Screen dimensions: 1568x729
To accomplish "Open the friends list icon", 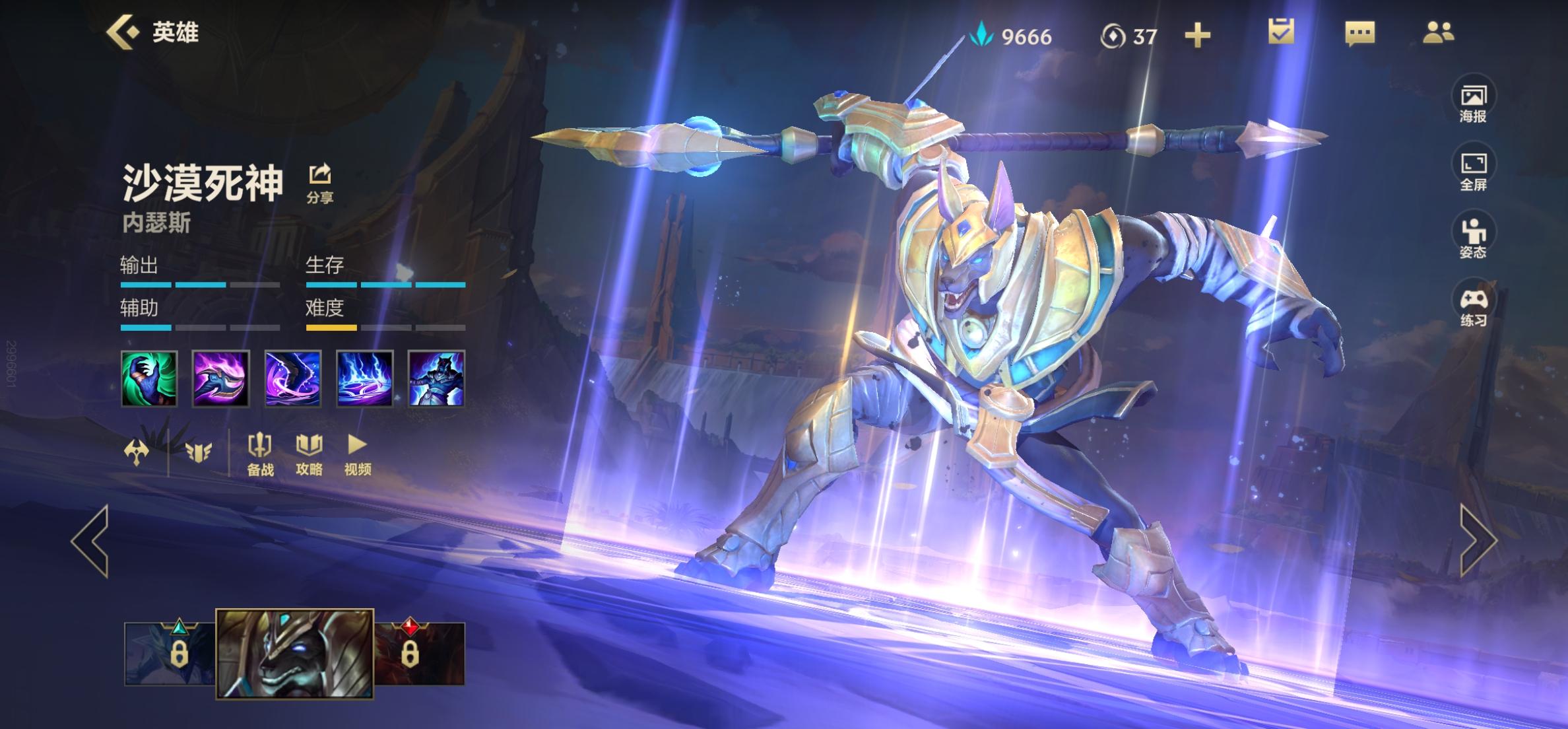I will point(1438,32).
